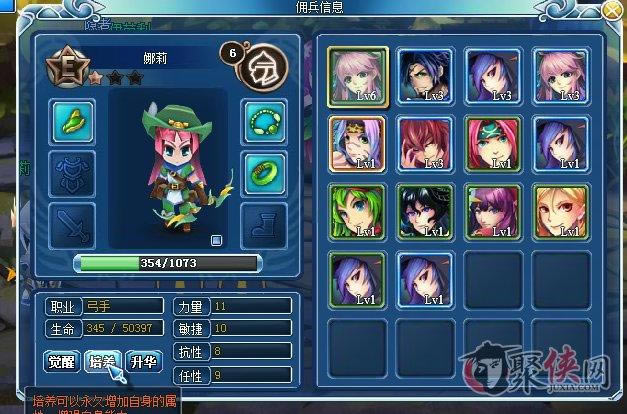Inspect the equipped green ring slot
The width and height of the screenshot is (627, 414).
(x=263, y=174)
